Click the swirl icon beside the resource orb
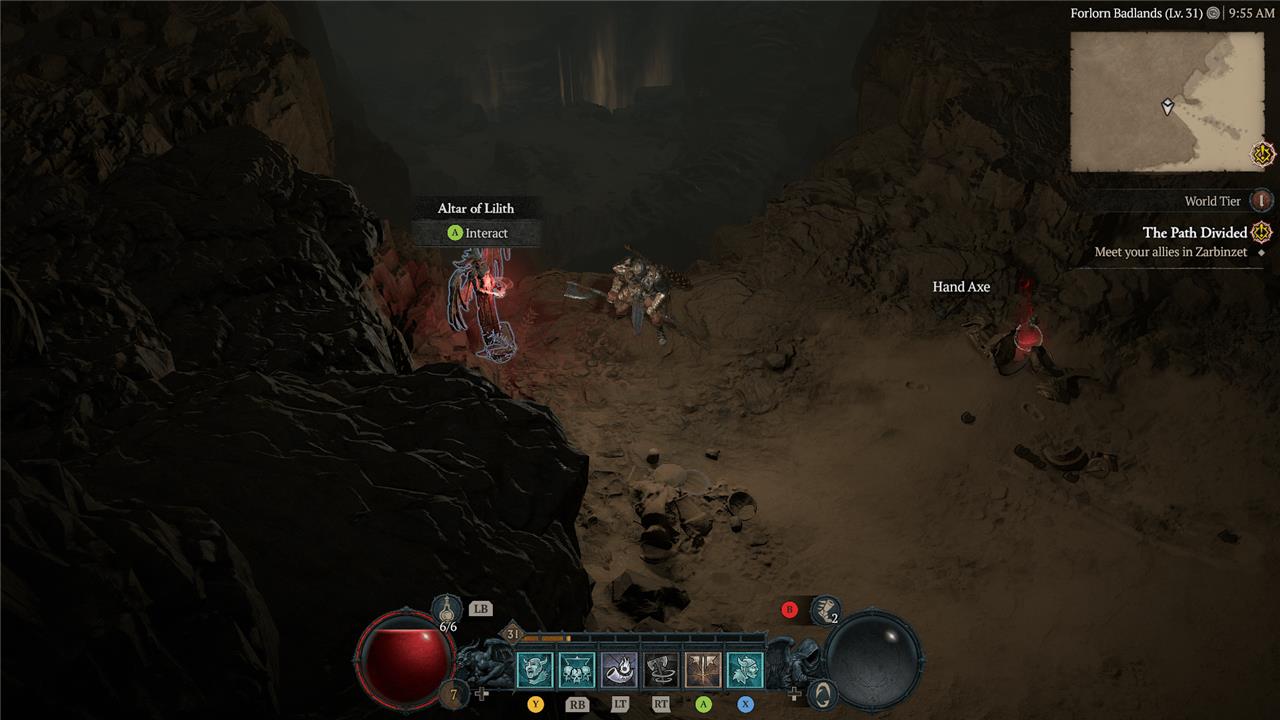The image size is (1280, 720). pos(821,693)
